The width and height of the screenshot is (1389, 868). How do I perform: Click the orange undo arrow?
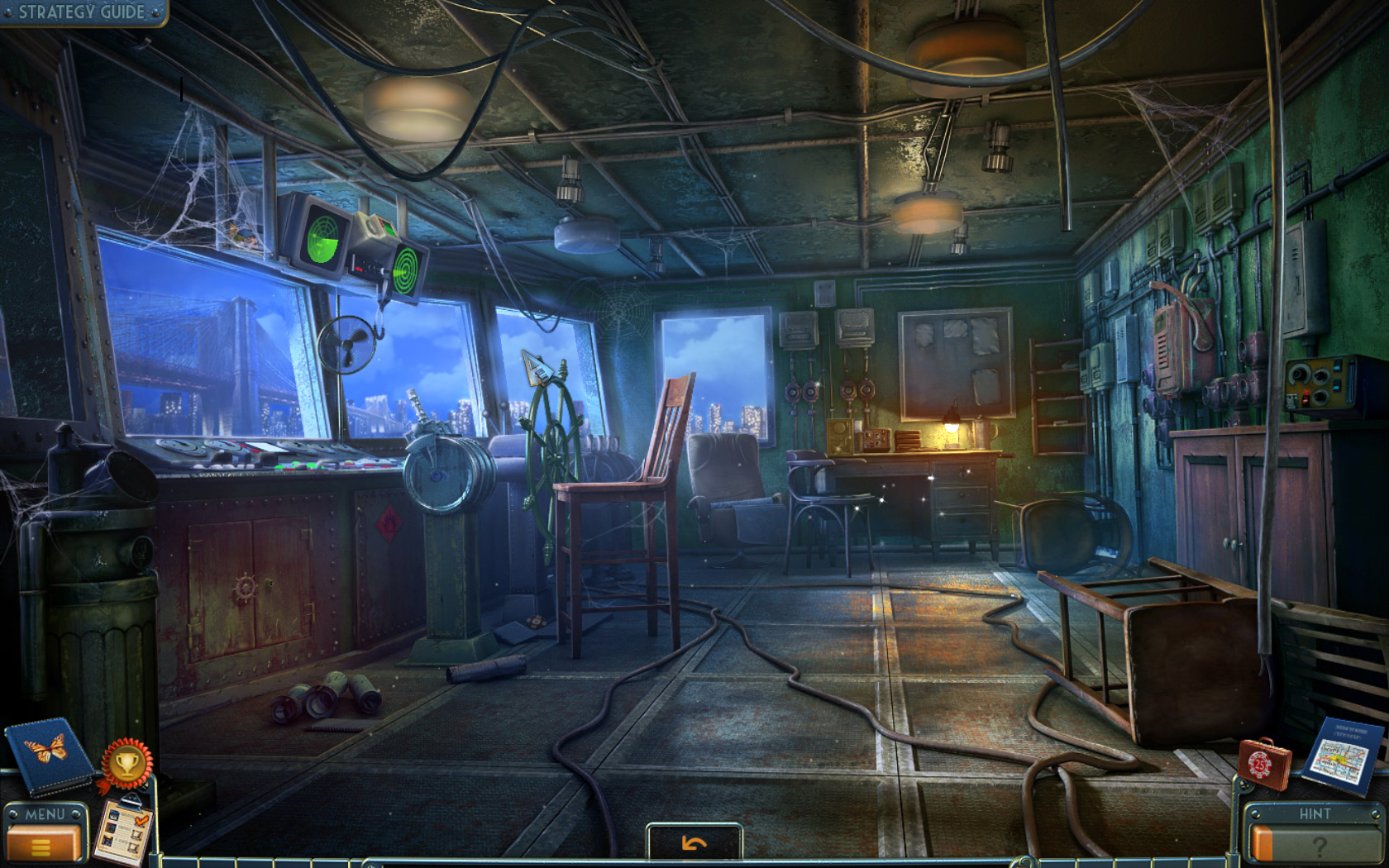coord(693,842)
